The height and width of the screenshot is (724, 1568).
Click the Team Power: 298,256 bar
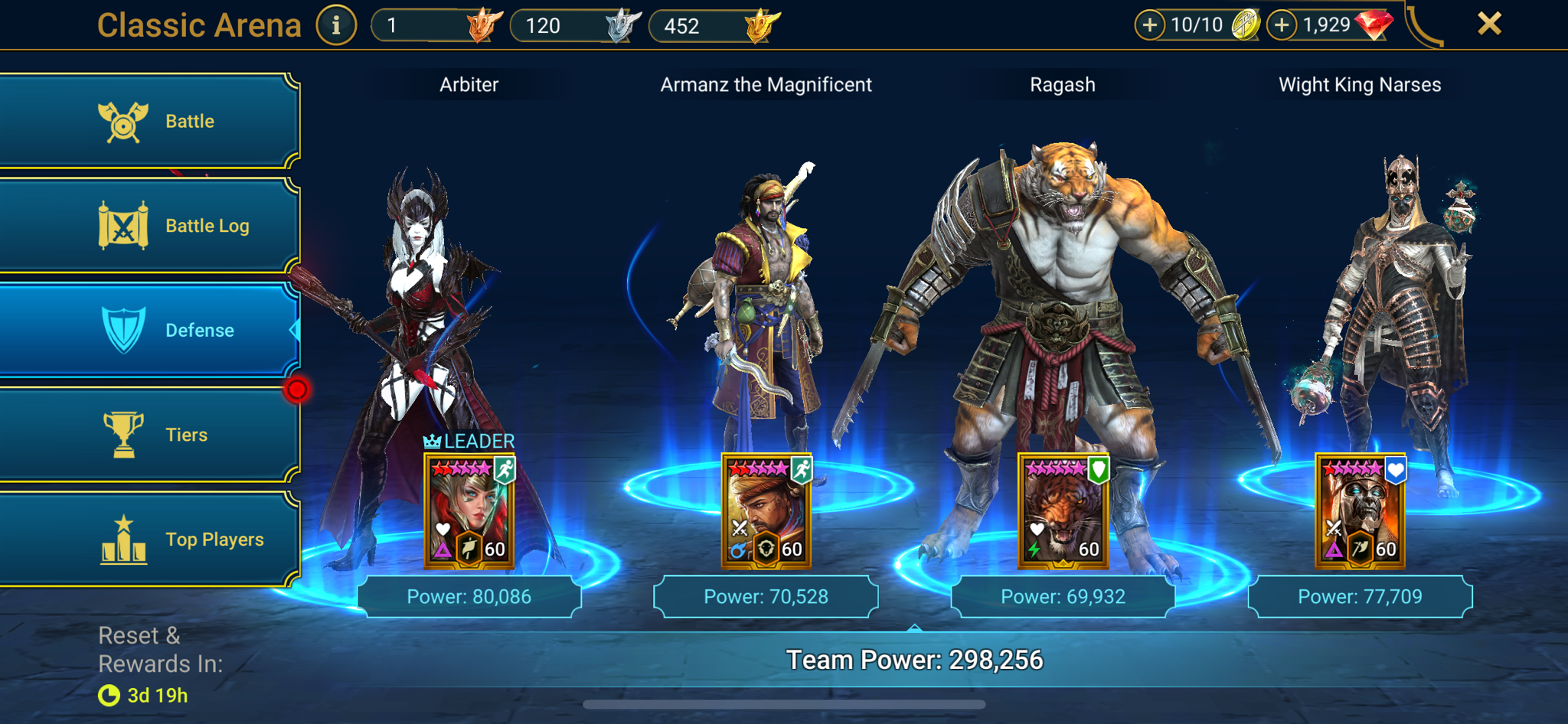[x=916, y=659]
